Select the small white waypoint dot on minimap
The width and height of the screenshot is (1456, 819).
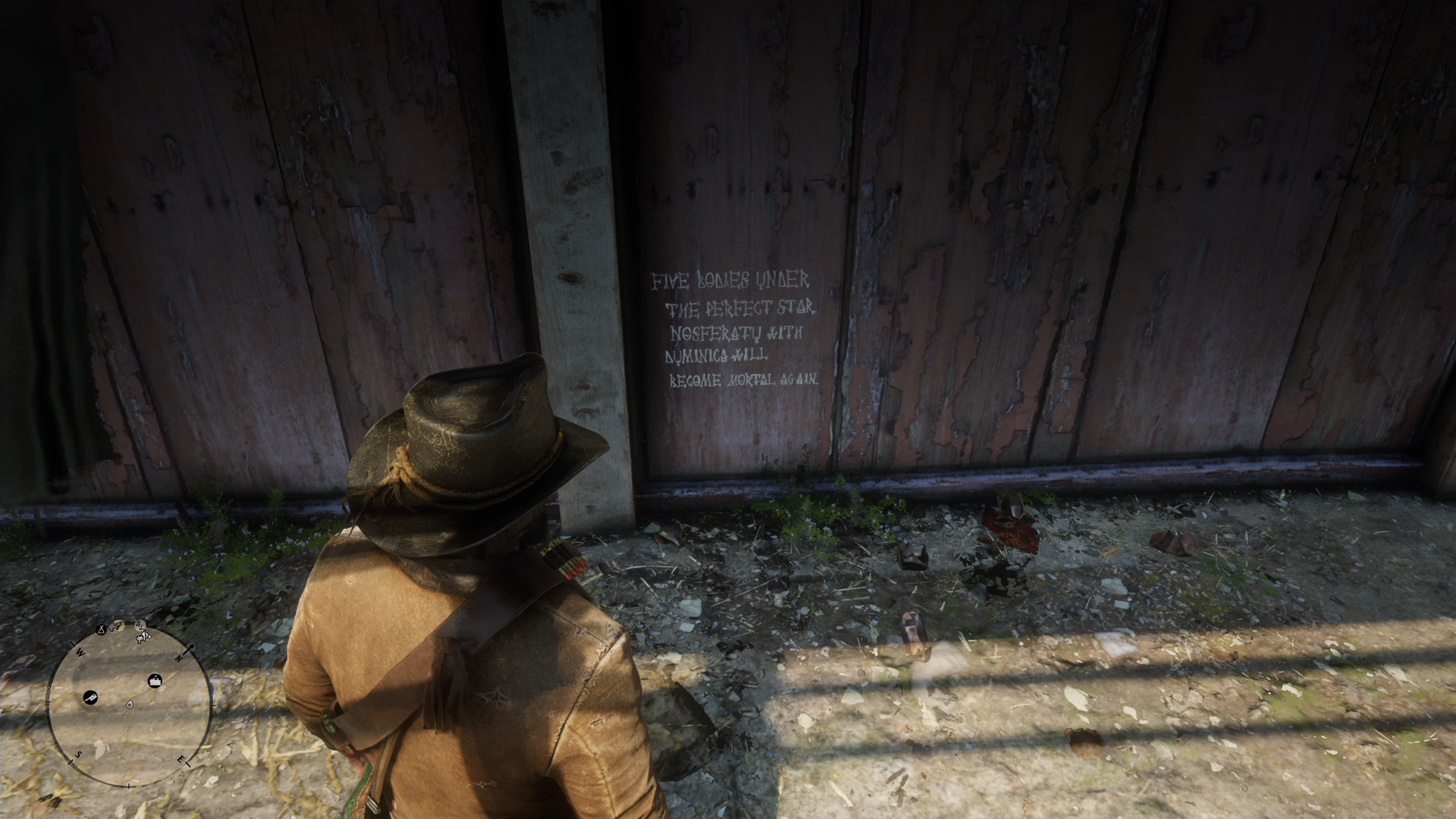point(130,705)
